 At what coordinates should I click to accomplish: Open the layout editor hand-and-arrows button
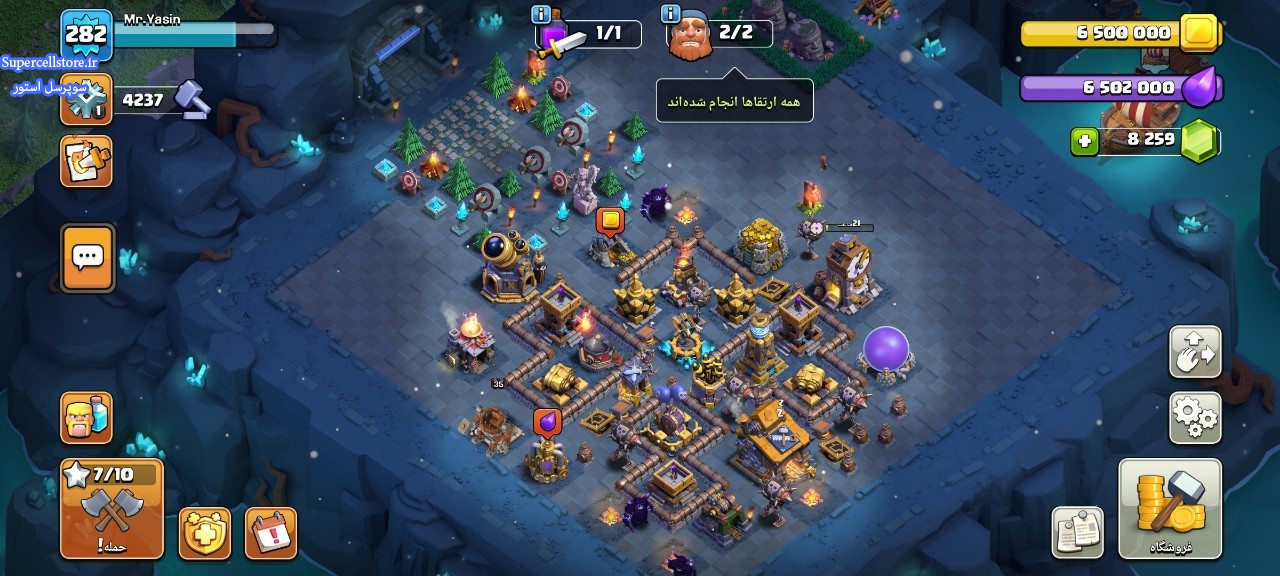[x=1195, y=352]
